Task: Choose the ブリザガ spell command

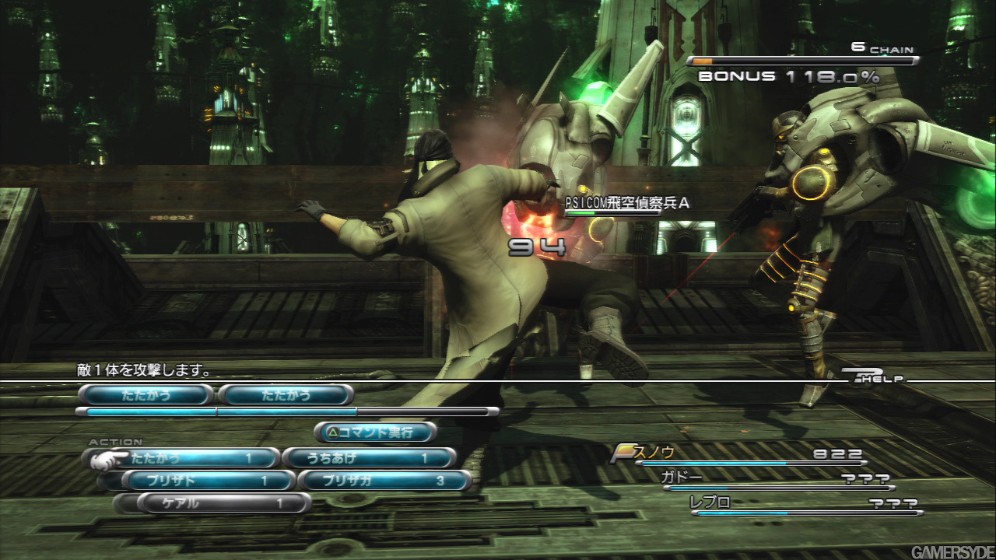Action: click(x=385, y=481)
